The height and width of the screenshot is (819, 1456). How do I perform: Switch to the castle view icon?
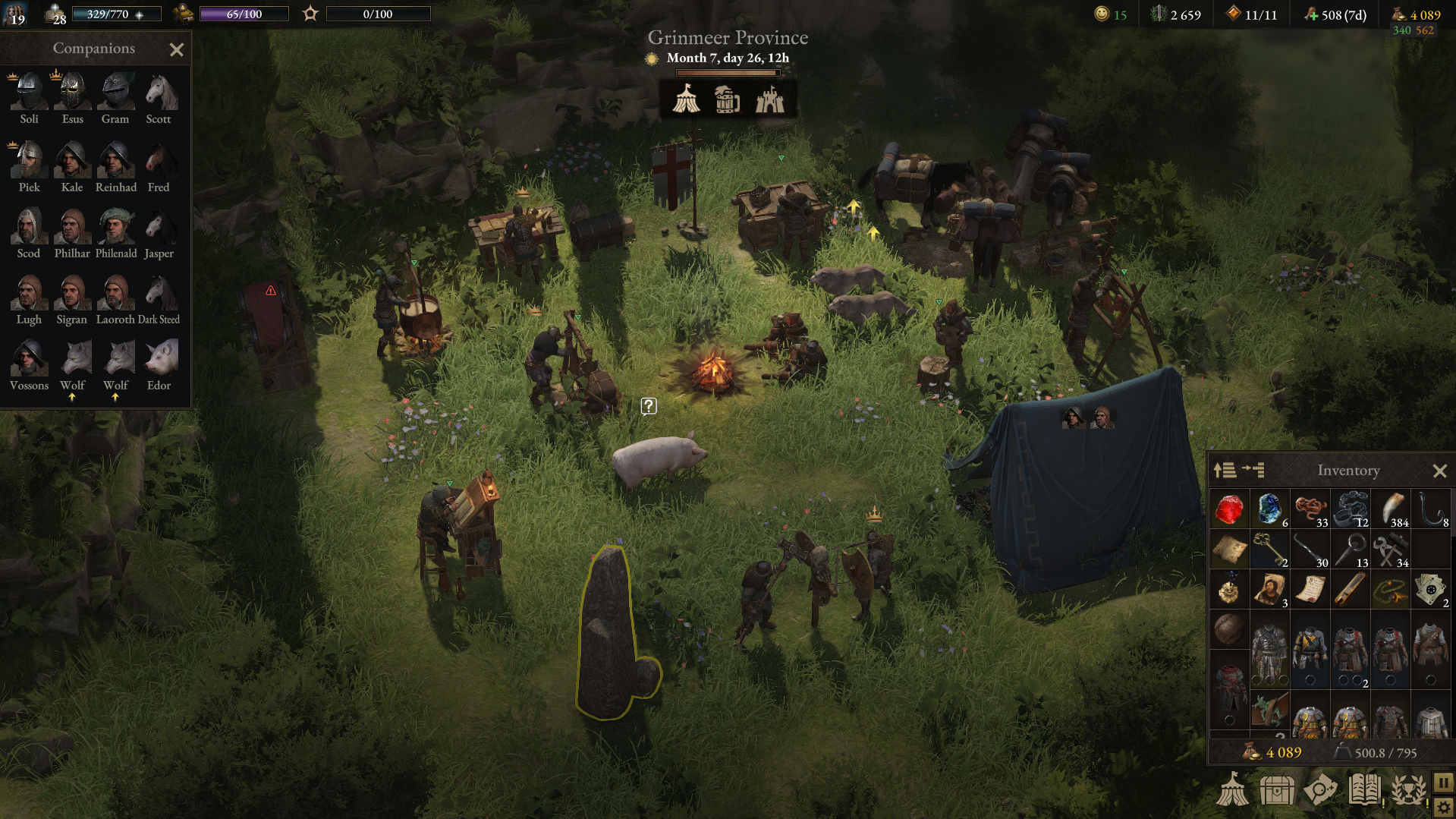[x=769, y=99]
